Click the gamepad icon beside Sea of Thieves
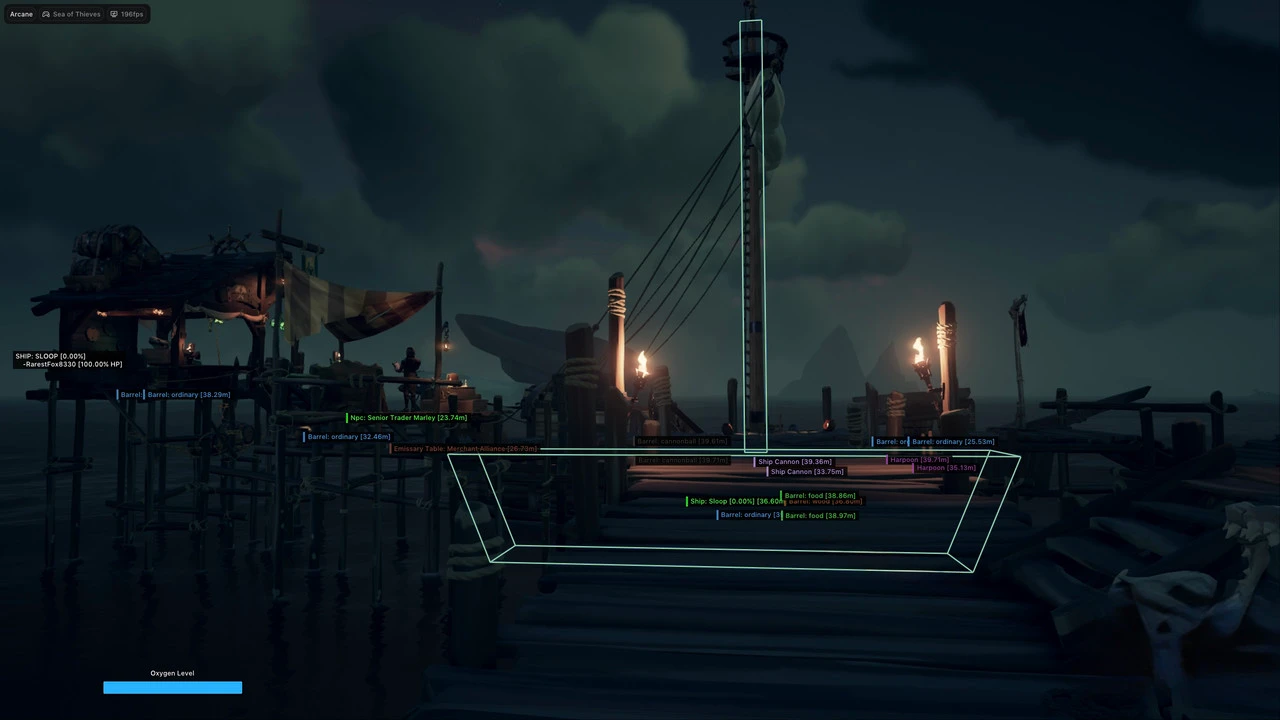 pos(46,13)
